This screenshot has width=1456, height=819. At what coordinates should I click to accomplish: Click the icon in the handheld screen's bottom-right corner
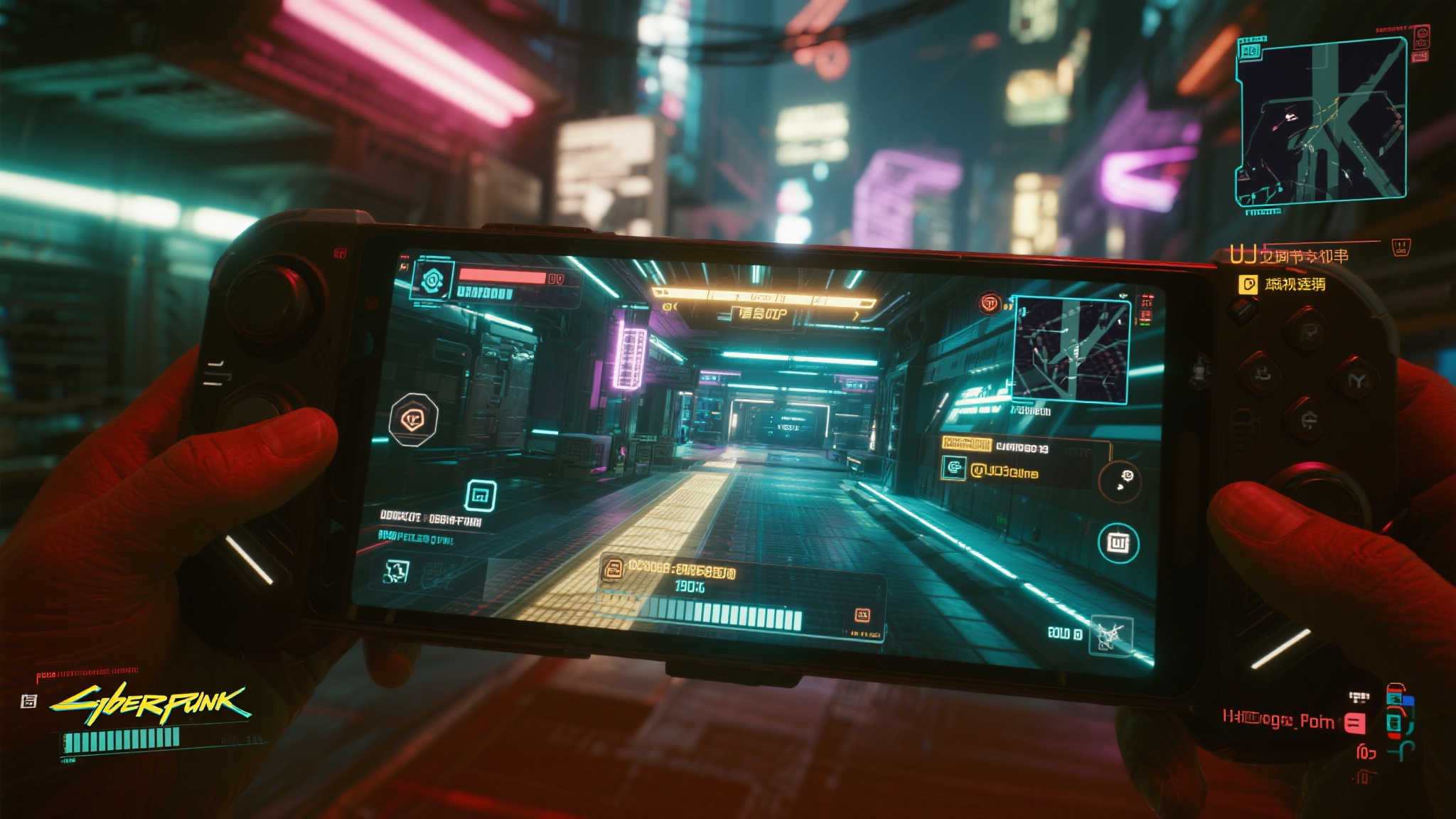click(x=1110, y=634)
